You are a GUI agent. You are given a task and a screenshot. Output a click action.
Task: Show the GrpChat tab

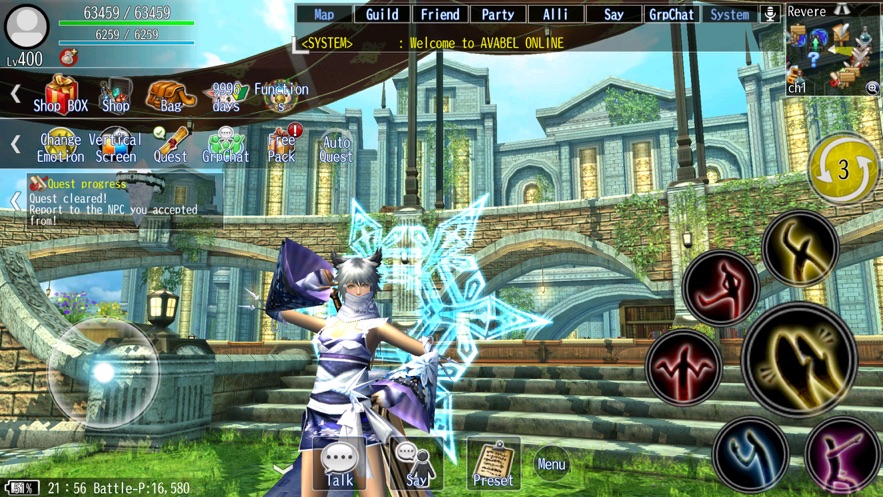click(x=671, y=14)
